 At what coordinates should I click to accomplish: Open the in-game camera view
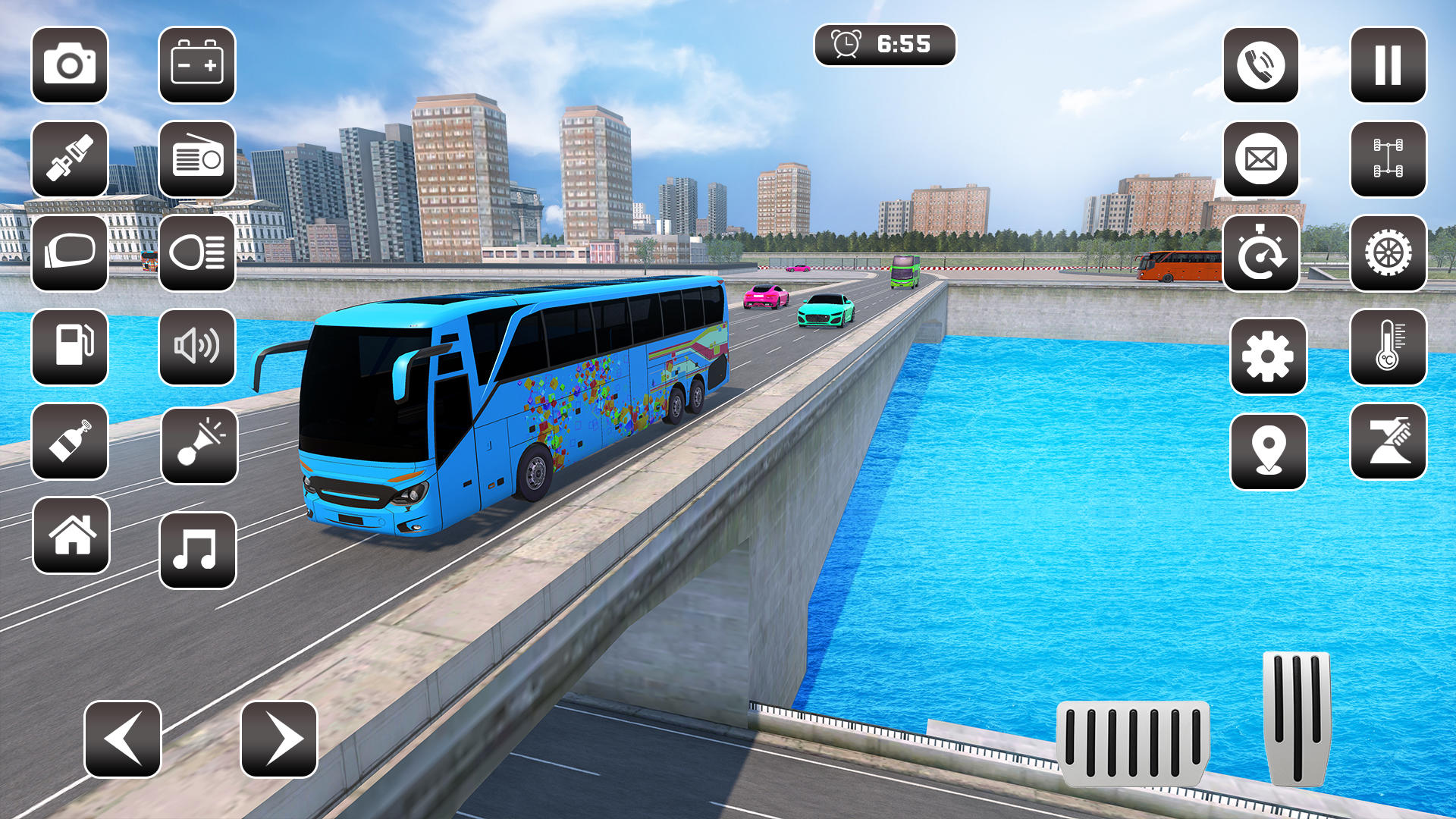point(68,64)
